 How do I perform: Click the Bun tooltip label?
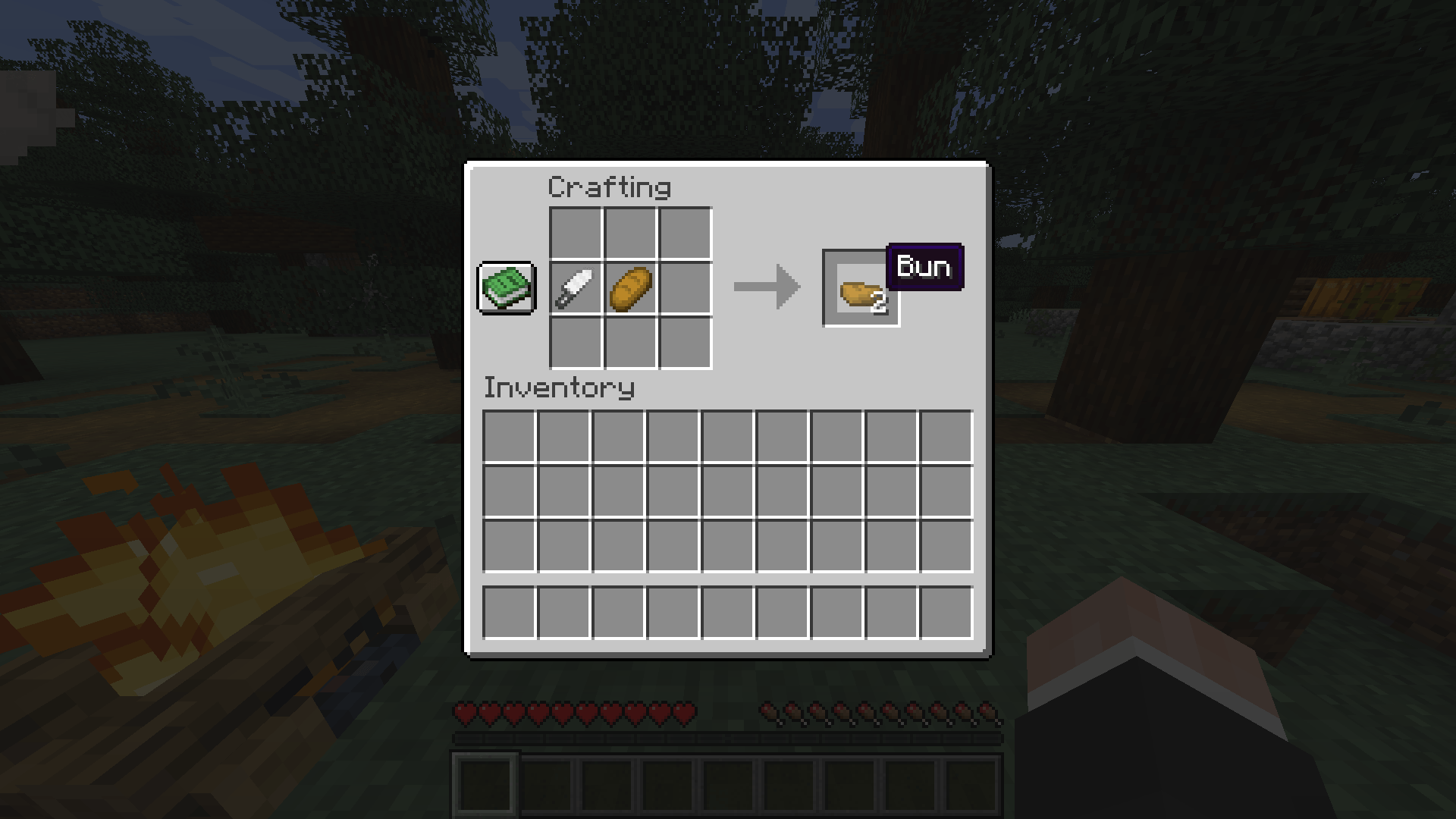pos(924,267)
